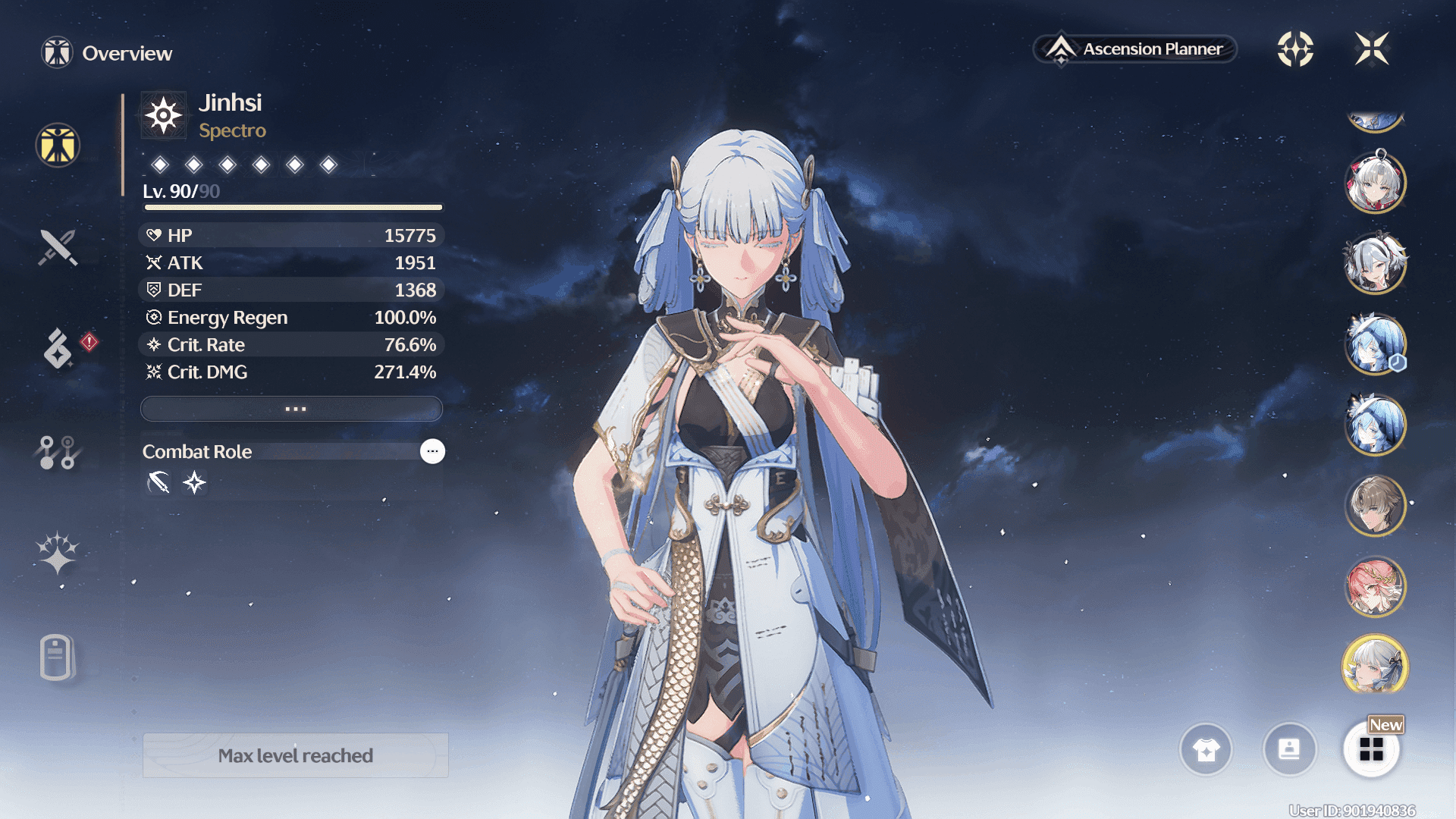The width and height of the screenshot is (1456, 819).
Task: Open the grid view button marked New
Action: click(x=1371, y=749)
